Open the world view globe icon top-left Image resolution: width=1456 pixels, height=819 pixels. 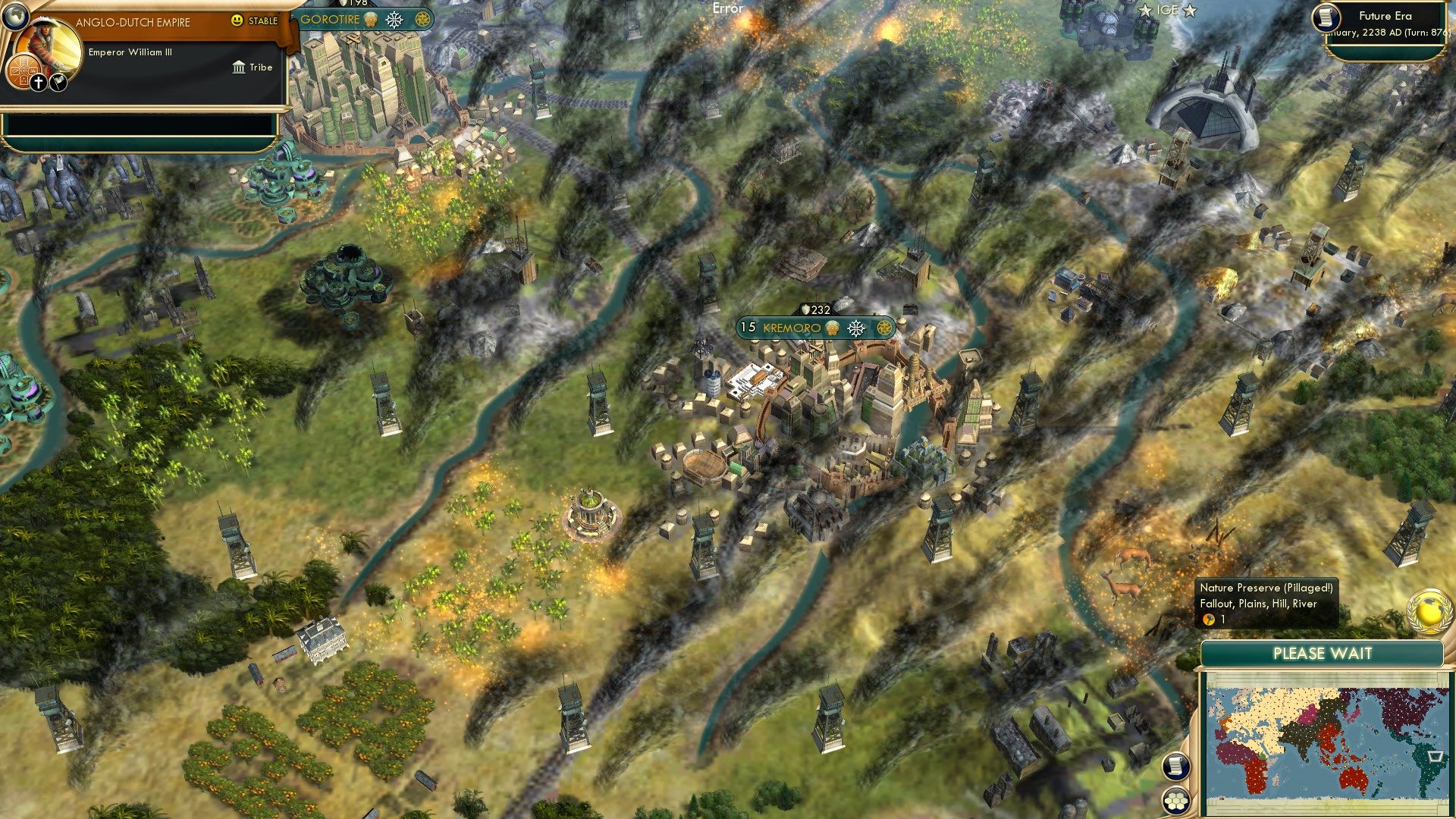tap(15, 16)
